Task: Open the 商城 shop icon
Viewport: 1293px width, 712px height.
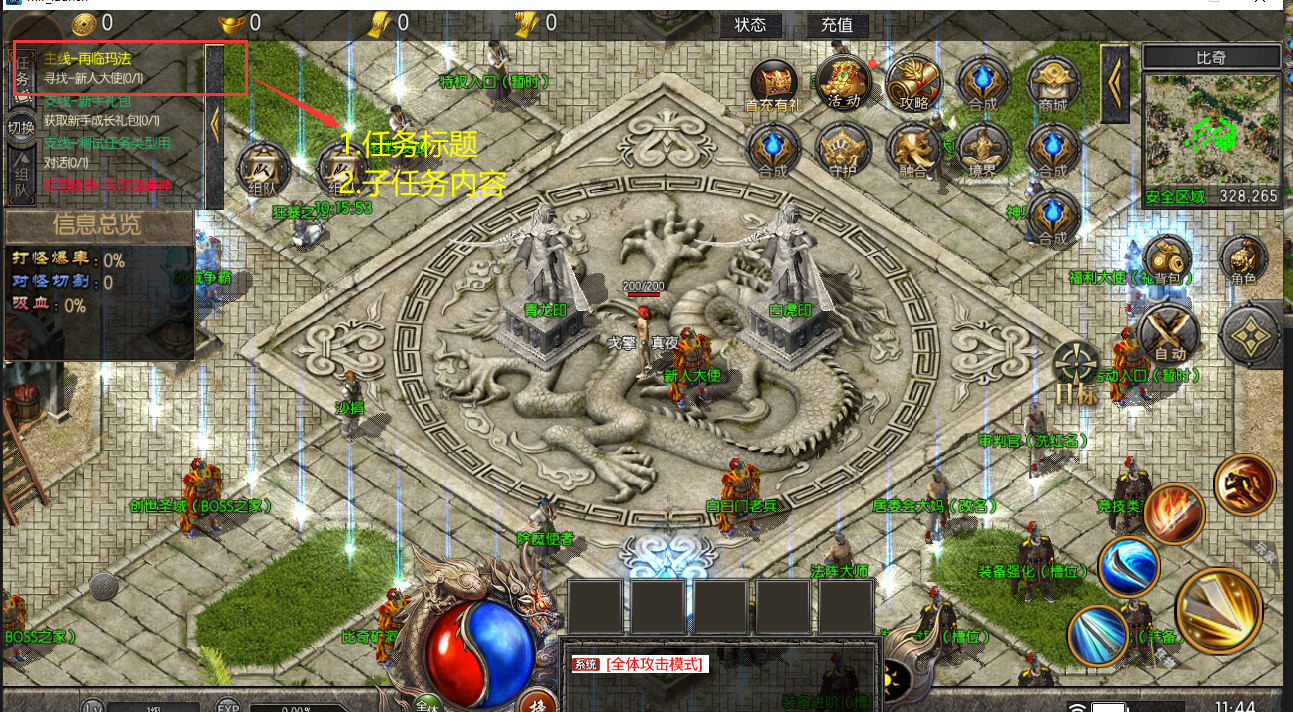Action: click(x=1053, y=81)
